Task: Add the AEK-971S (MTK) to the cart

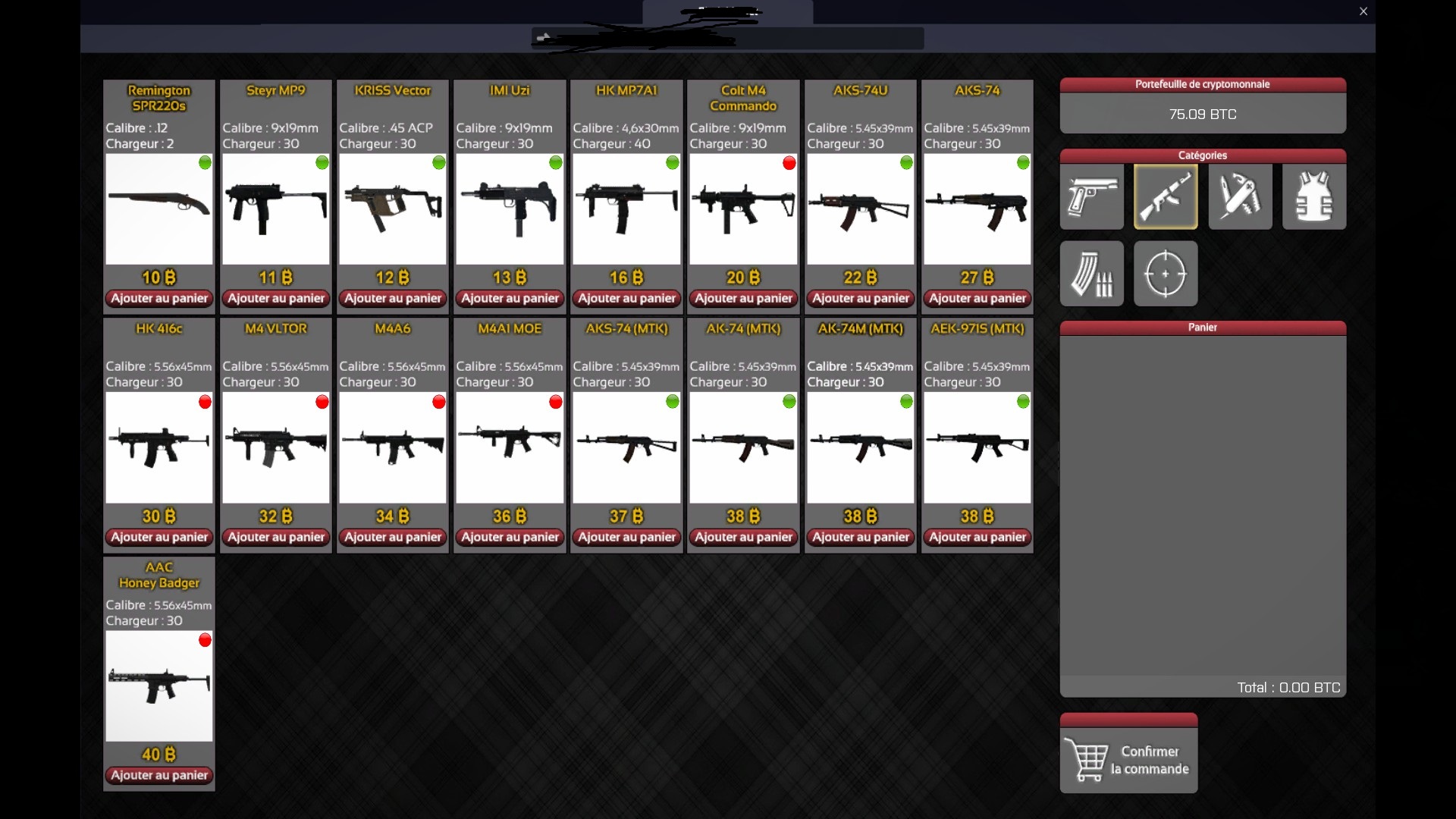Action: coord(977,537)
